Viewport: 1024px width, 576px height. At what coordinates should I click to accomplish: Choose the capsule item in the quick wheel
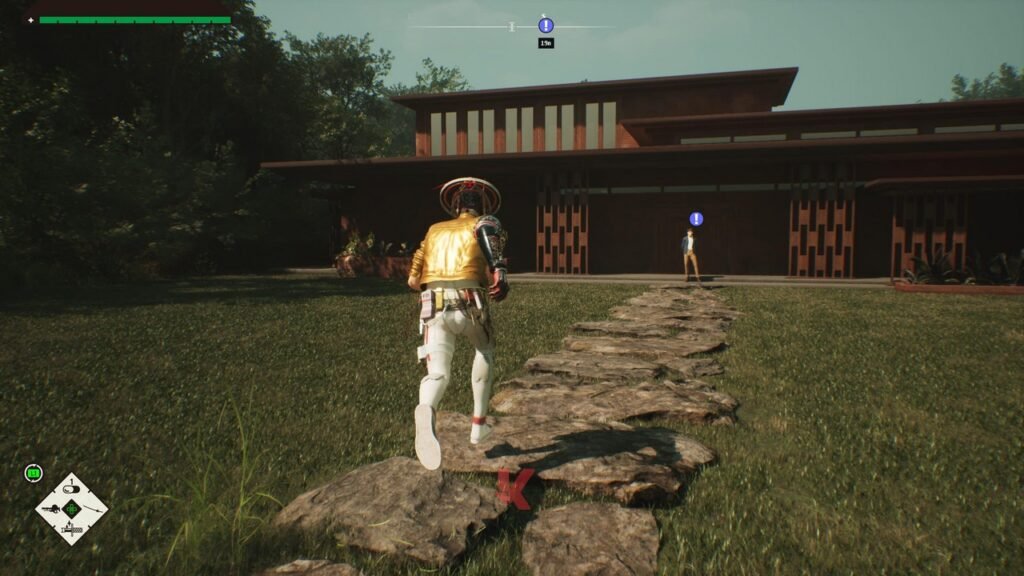72,489
